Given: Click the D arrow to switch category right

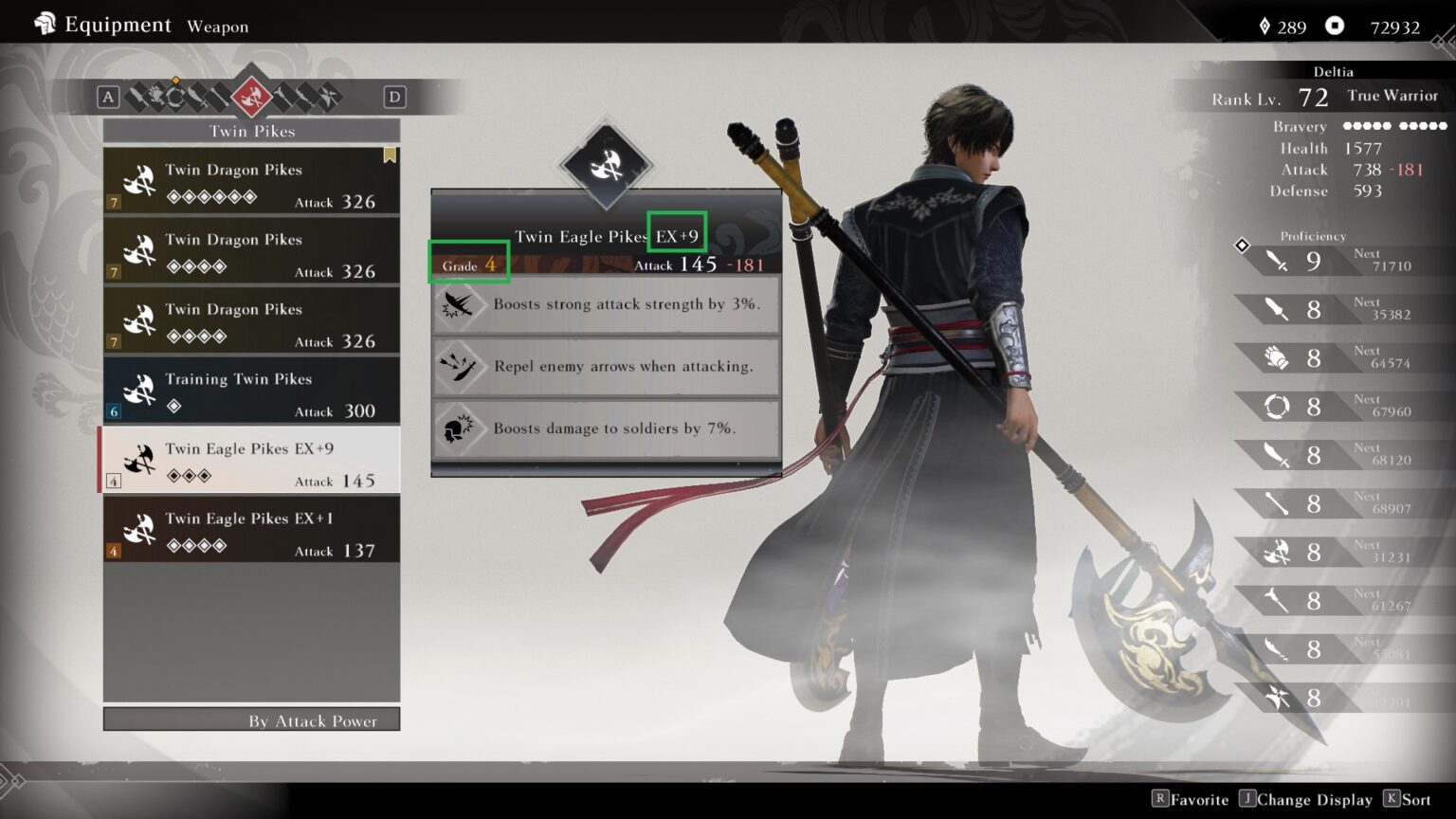Looking at the screenshot, I should pos(394,97).
